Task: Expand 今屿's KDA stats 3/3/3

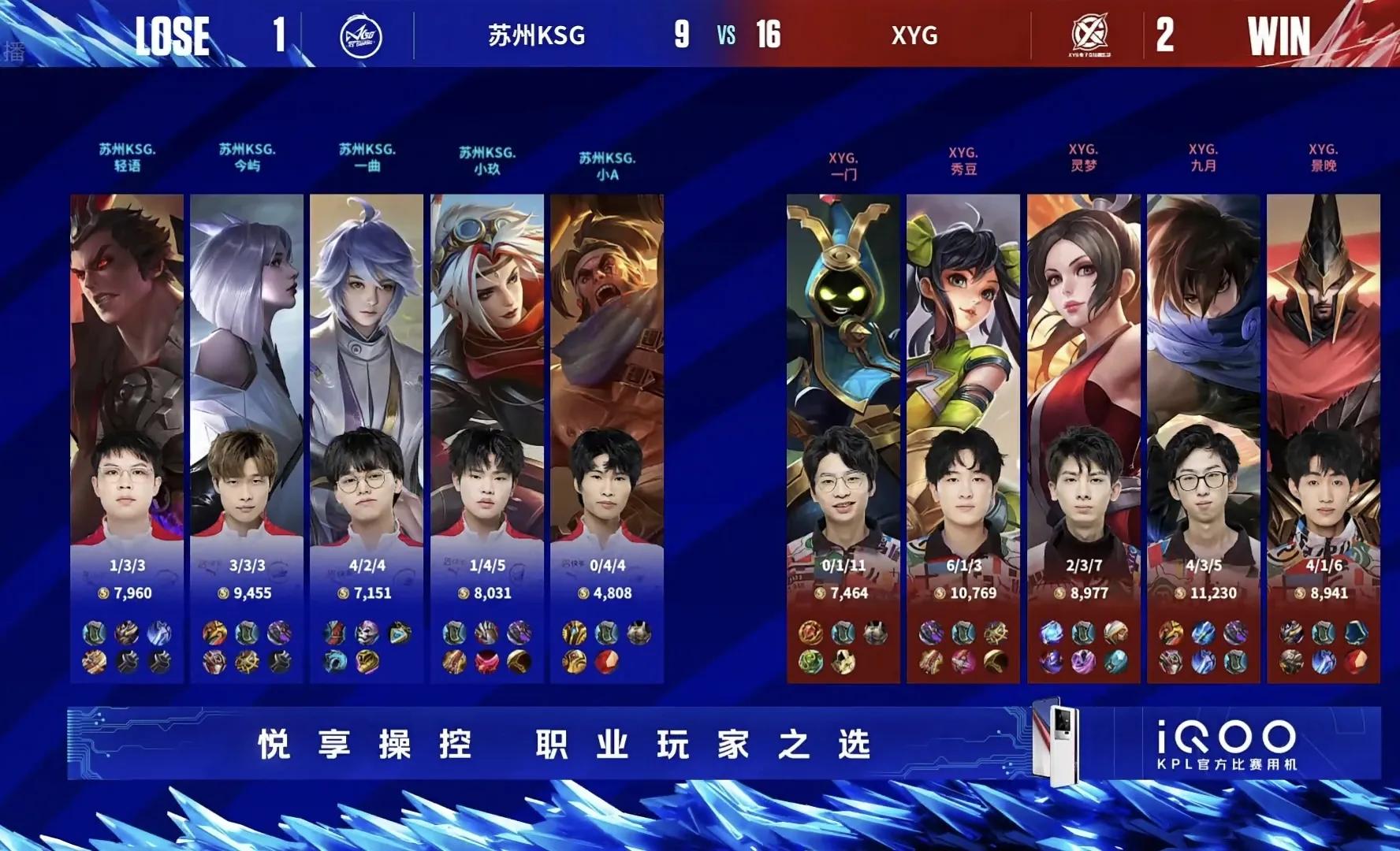Action: 247,564
